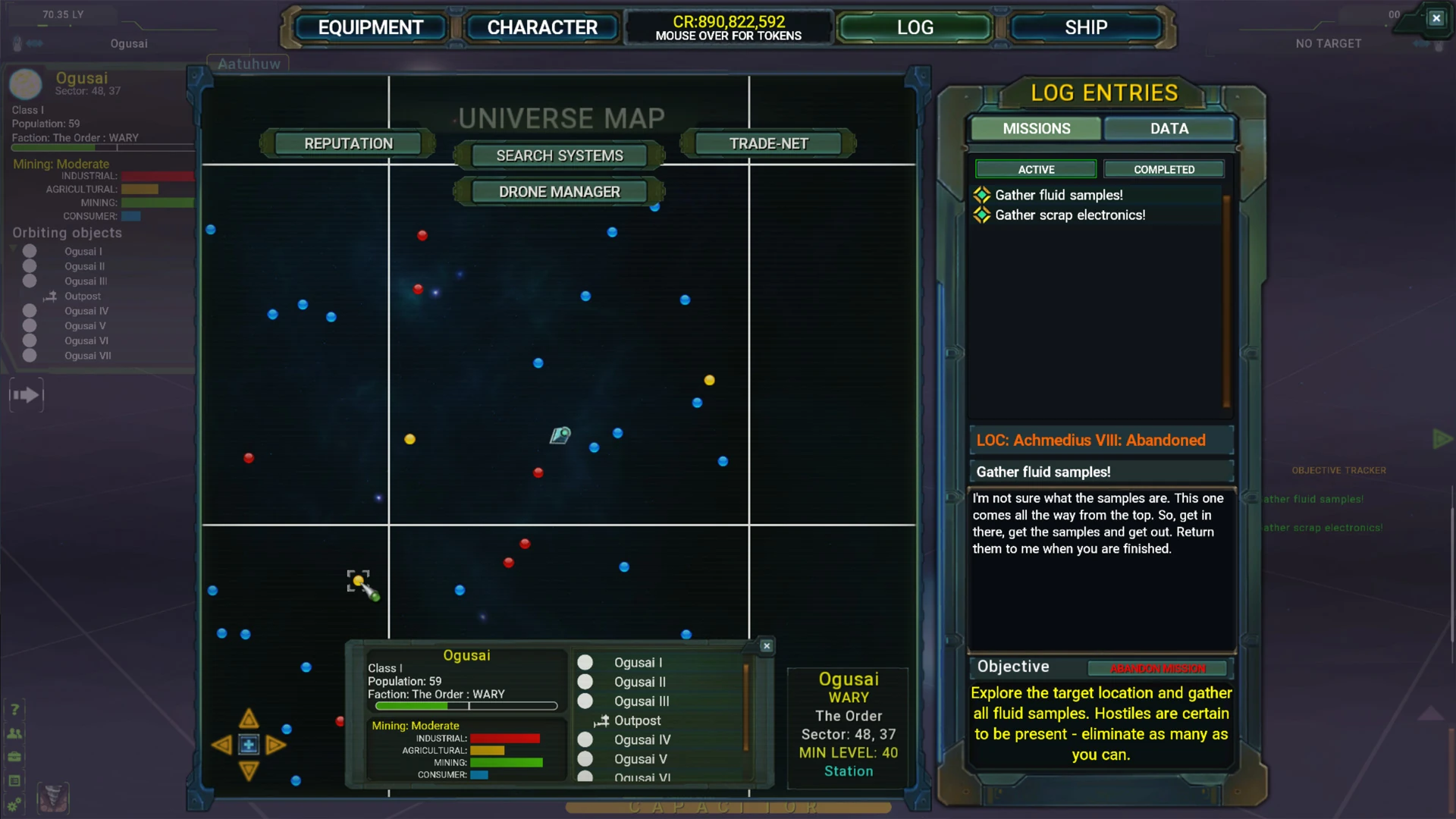Select the Ogusai II circle in the system popup

pos(585,682)
